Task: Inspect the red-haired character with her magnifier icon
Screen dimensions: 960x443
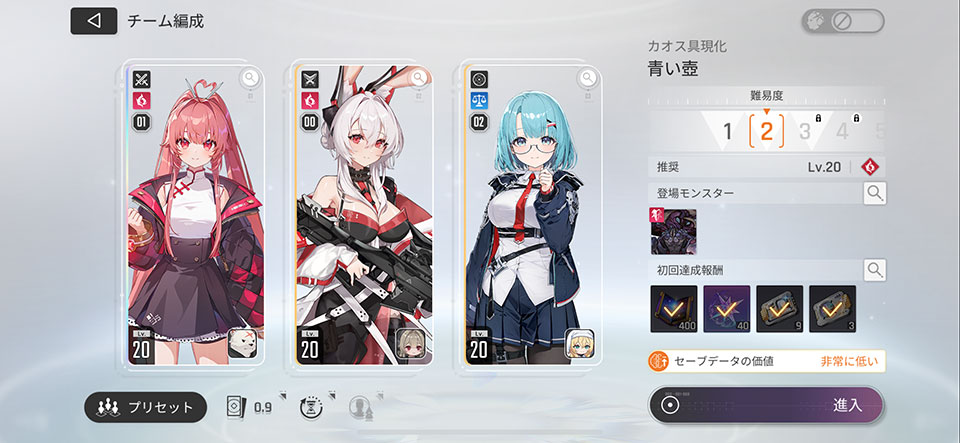Action: (x=249, y=77)
